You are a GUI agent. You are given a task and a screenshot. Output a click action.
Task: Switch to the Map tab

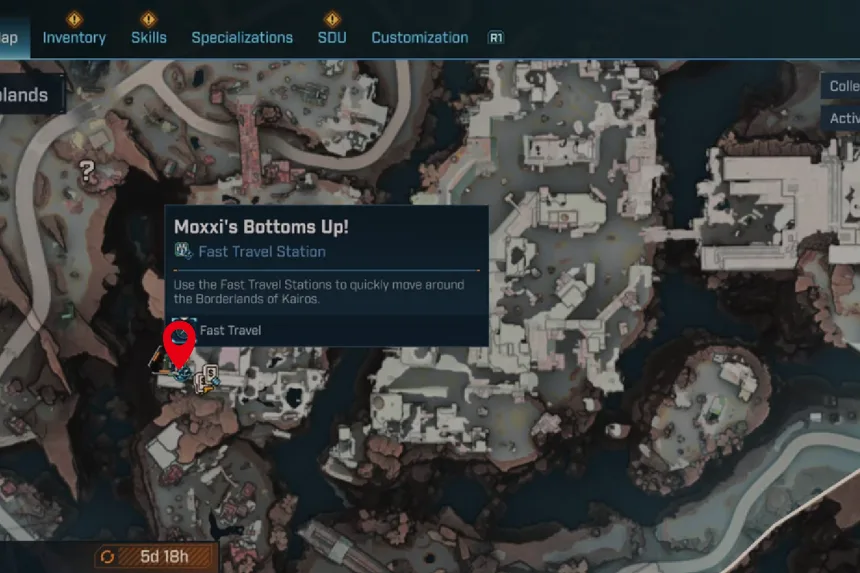coord(10,38)
